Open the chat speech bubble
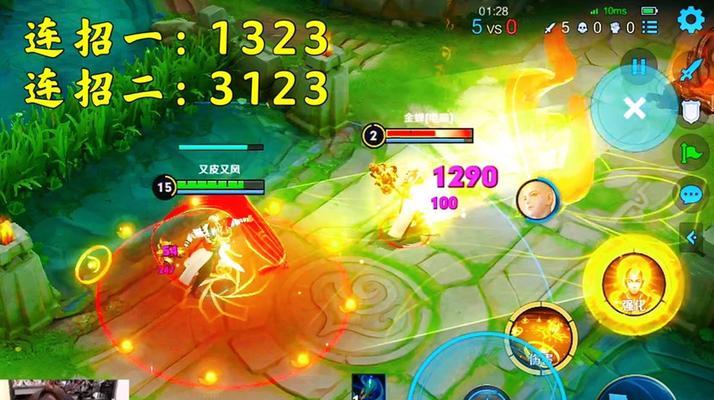 point(691,194)
